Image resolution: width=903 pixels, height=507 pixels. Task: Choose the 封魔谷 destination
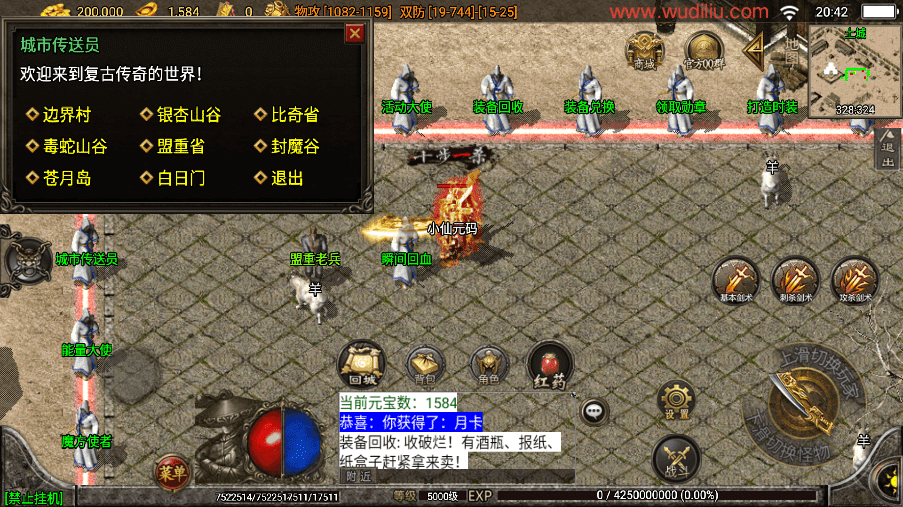tap(294, 146)
